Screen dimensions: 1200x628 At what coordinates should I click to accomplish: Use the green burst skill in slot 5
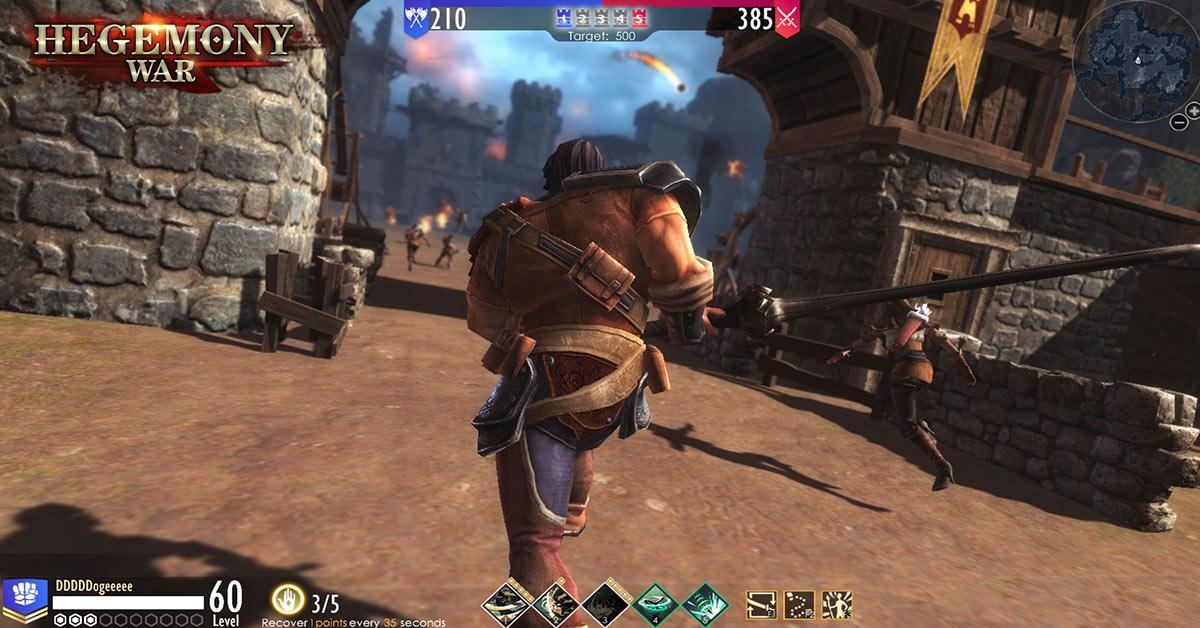coord(704,604)
